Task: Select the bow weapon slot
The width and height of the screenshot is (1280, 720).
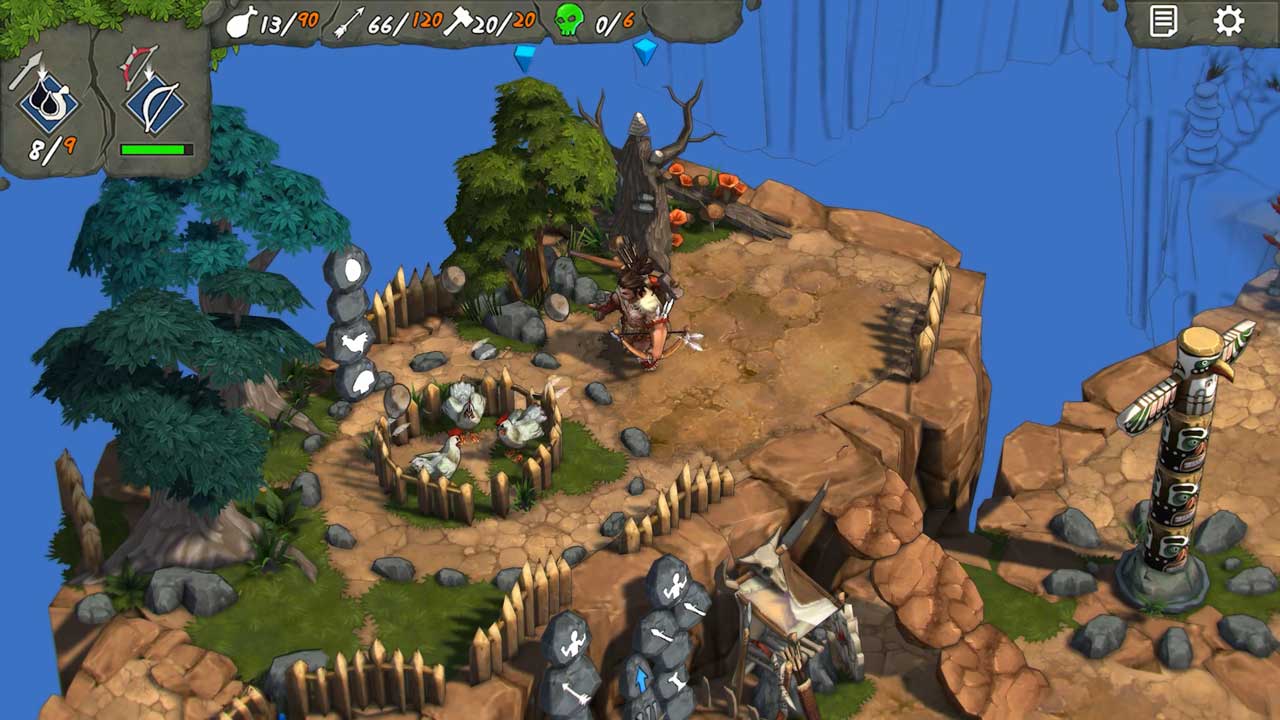Action: (155, 98)
